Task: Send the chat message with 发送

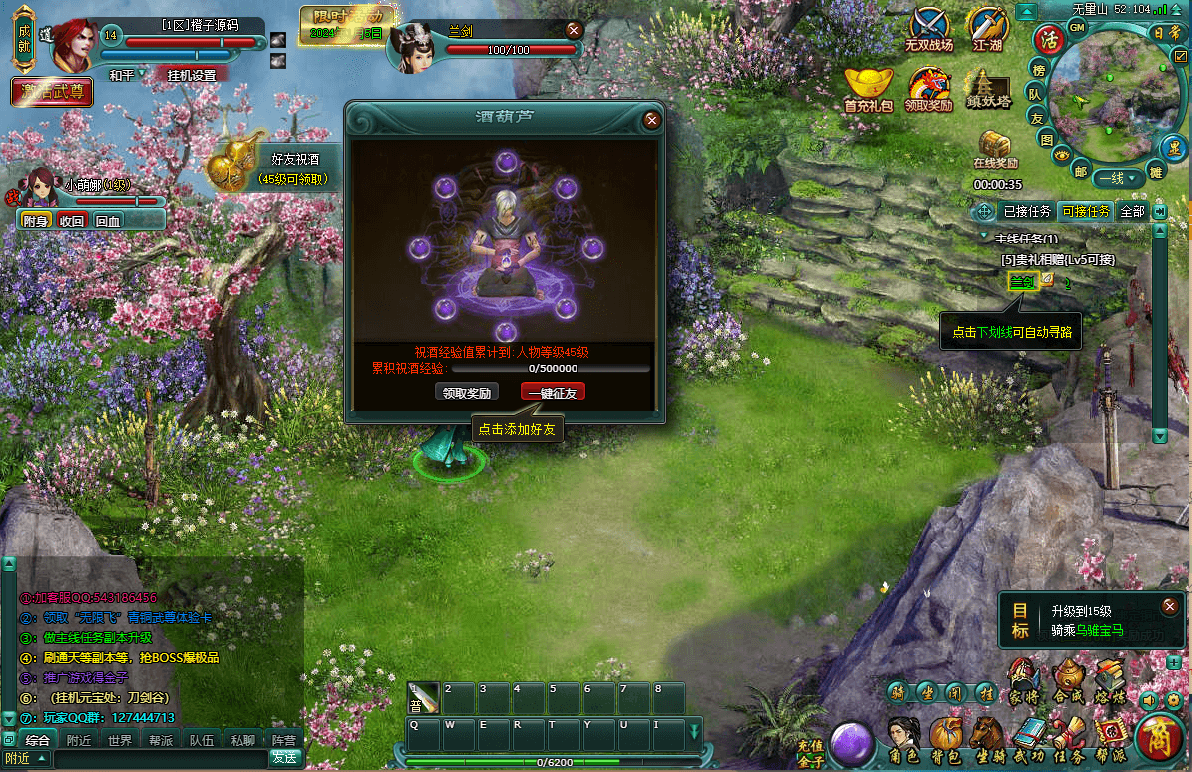Action: pyautogui.click(x=284, y=758)
